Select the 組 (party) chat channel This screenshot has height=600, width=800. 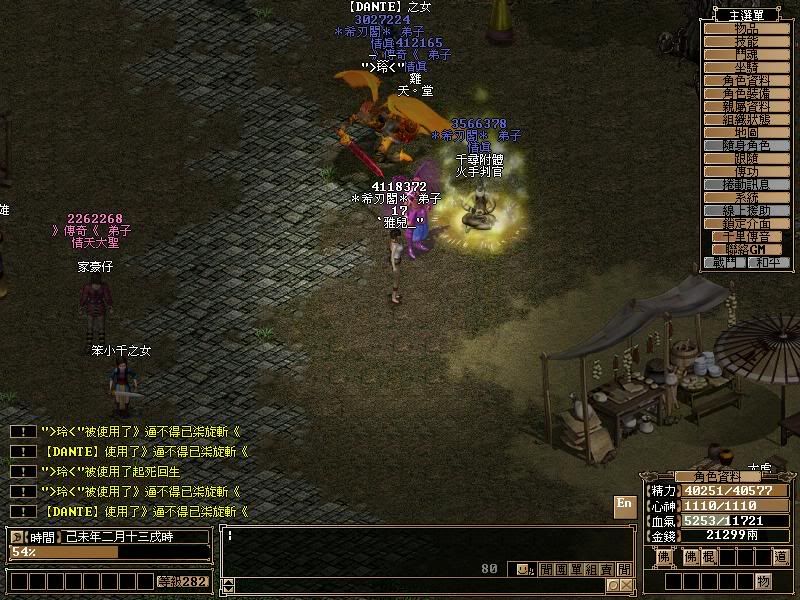(x=591, y=569)
